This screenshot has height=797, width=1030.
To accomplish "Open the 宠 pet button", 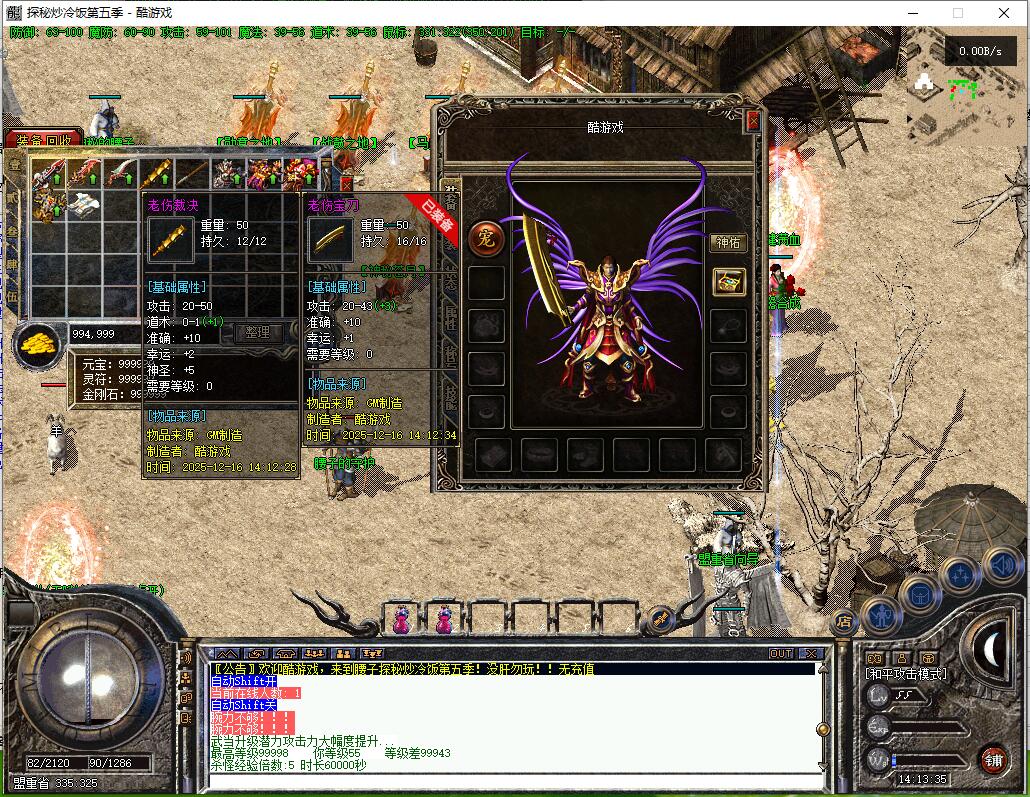I will 486,238.
